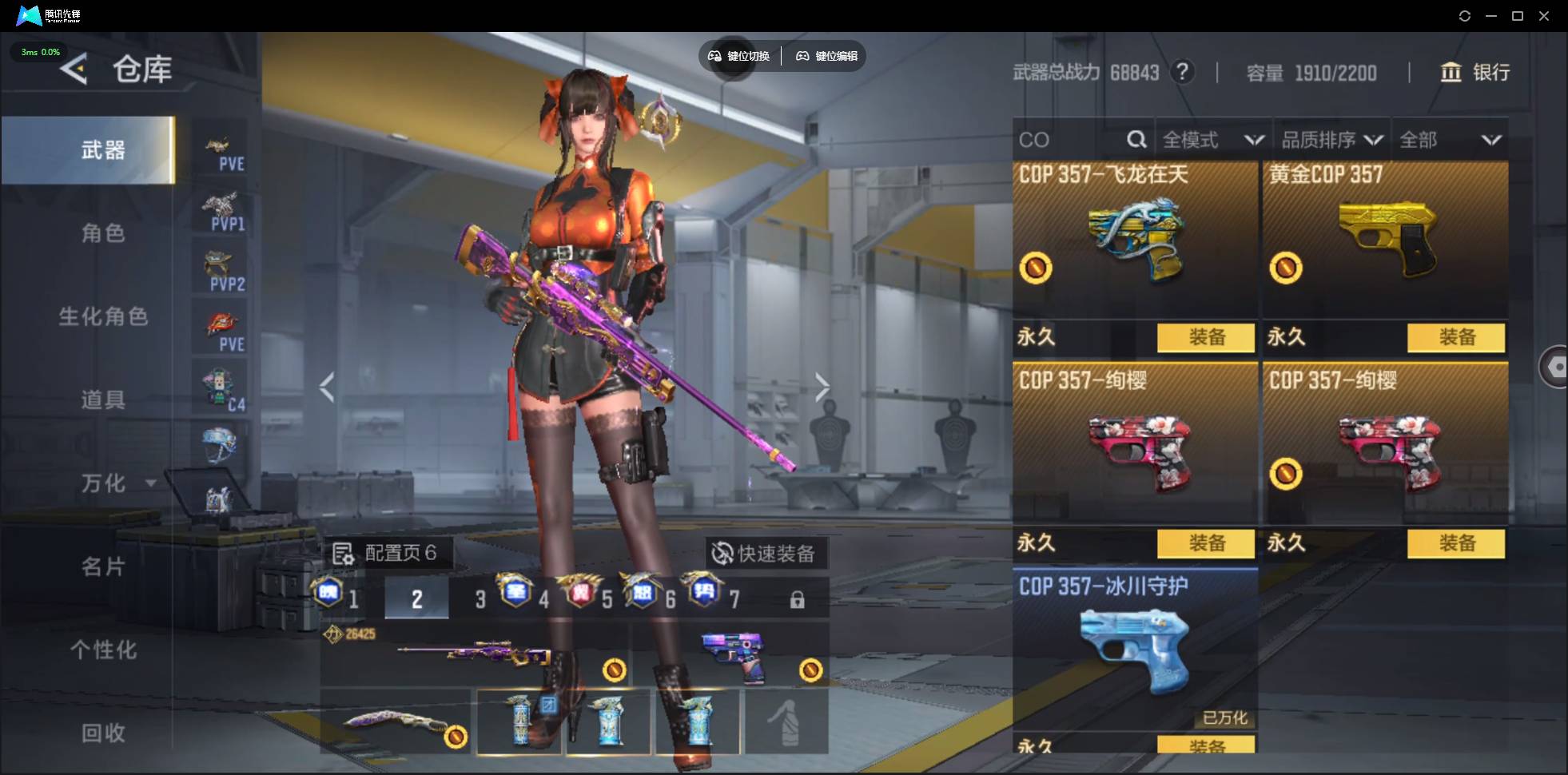Screen dimensions: 1568x775
Task: Switch to the 个性化 personalization tab
Action: pyautogui.click(x=103, y=650)
